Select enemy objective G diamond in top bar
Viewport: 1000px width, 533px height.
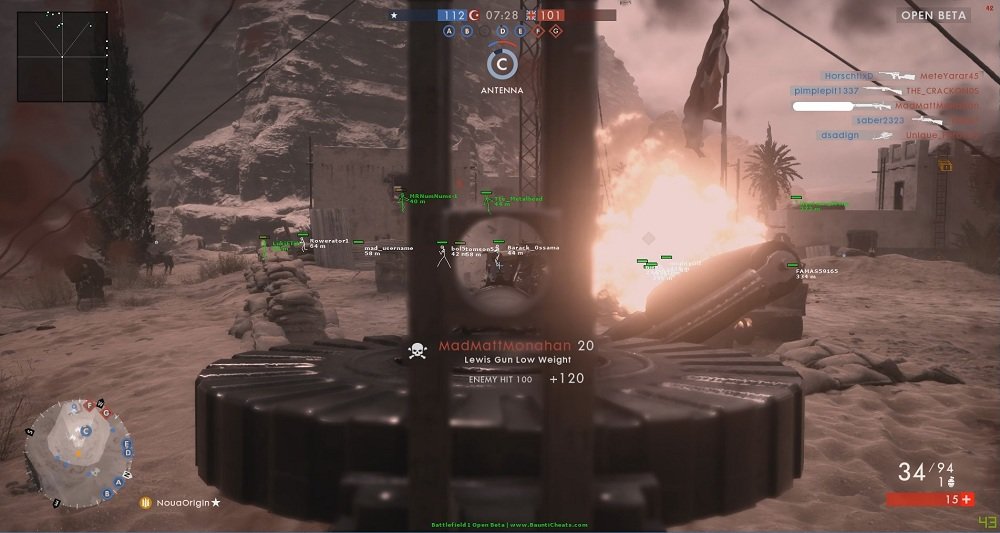[557, 31]
